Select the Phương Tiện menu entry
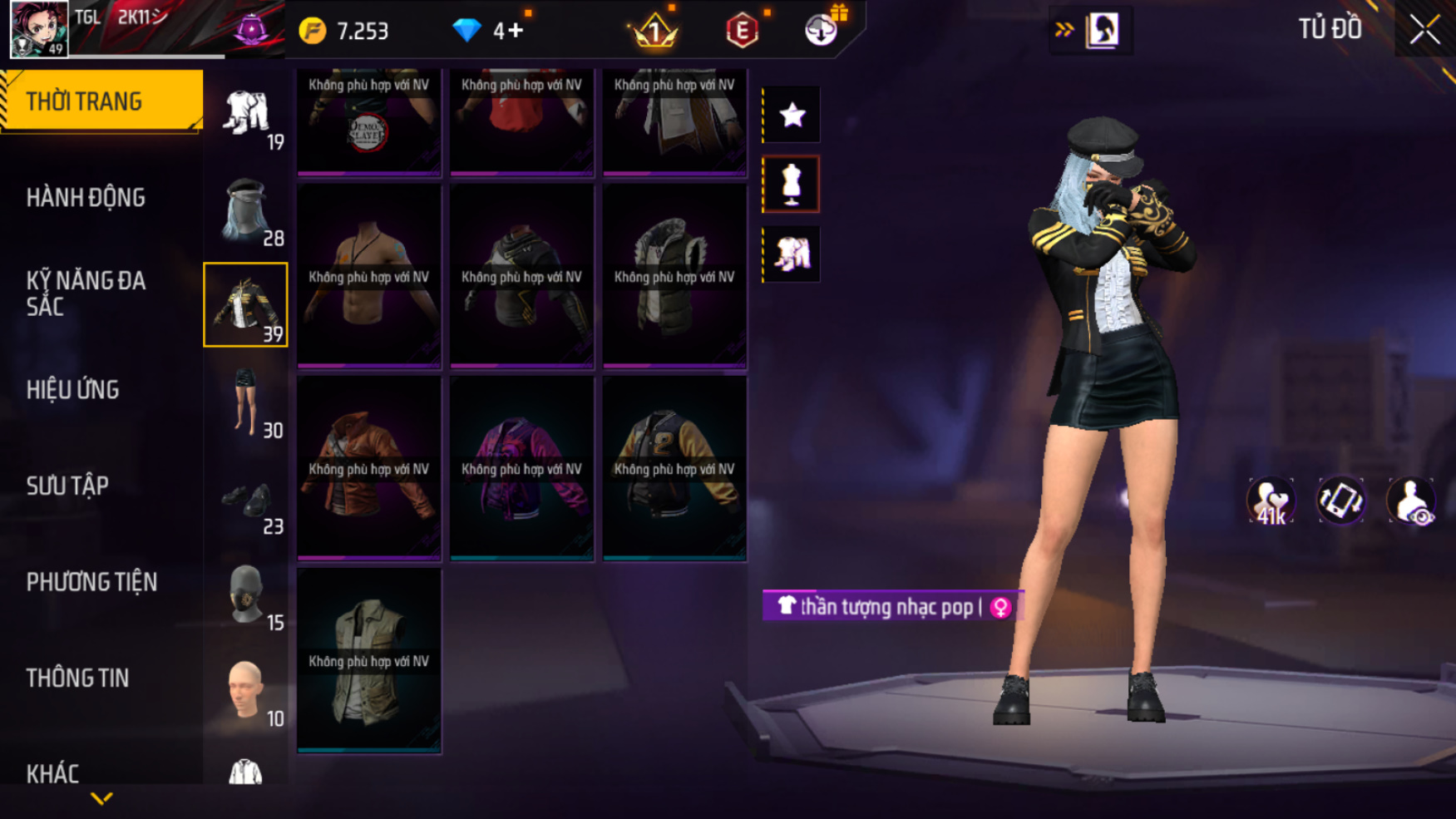Viewport: 1456px width, 819px height. [91, 582]
